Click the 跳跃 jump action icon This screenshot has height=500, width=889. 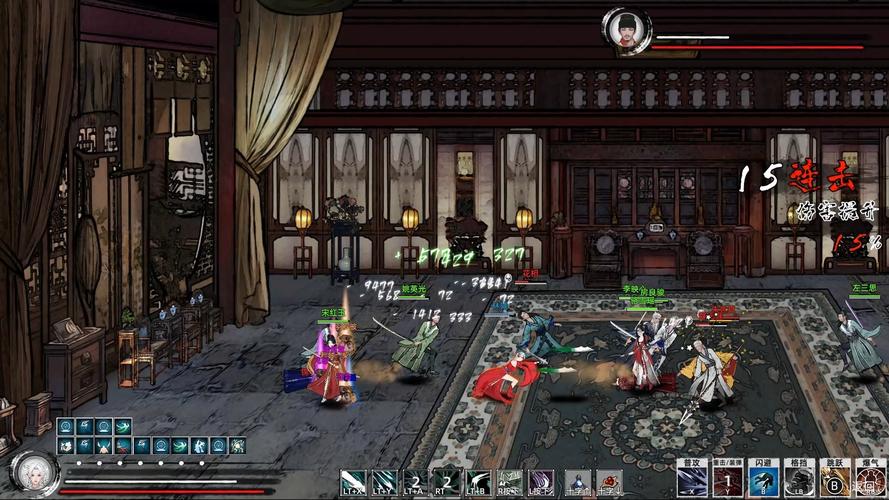(x=832, y=481)
